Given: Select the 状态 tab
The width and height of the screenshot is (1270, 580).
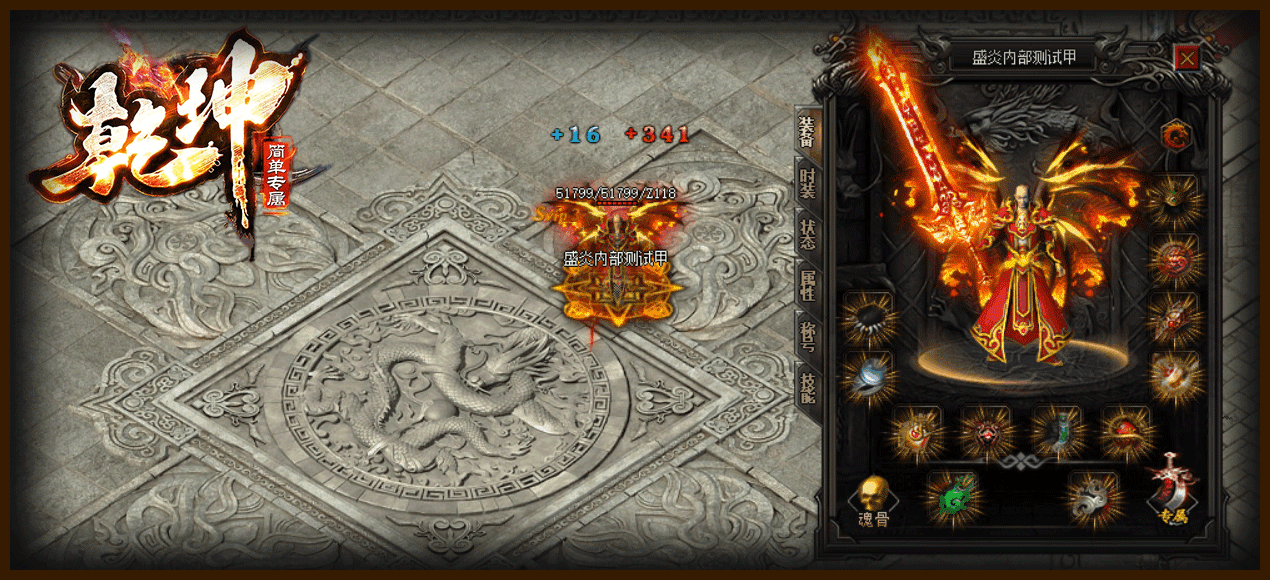Looking at the screenshot, I should (x=806, y=234).
